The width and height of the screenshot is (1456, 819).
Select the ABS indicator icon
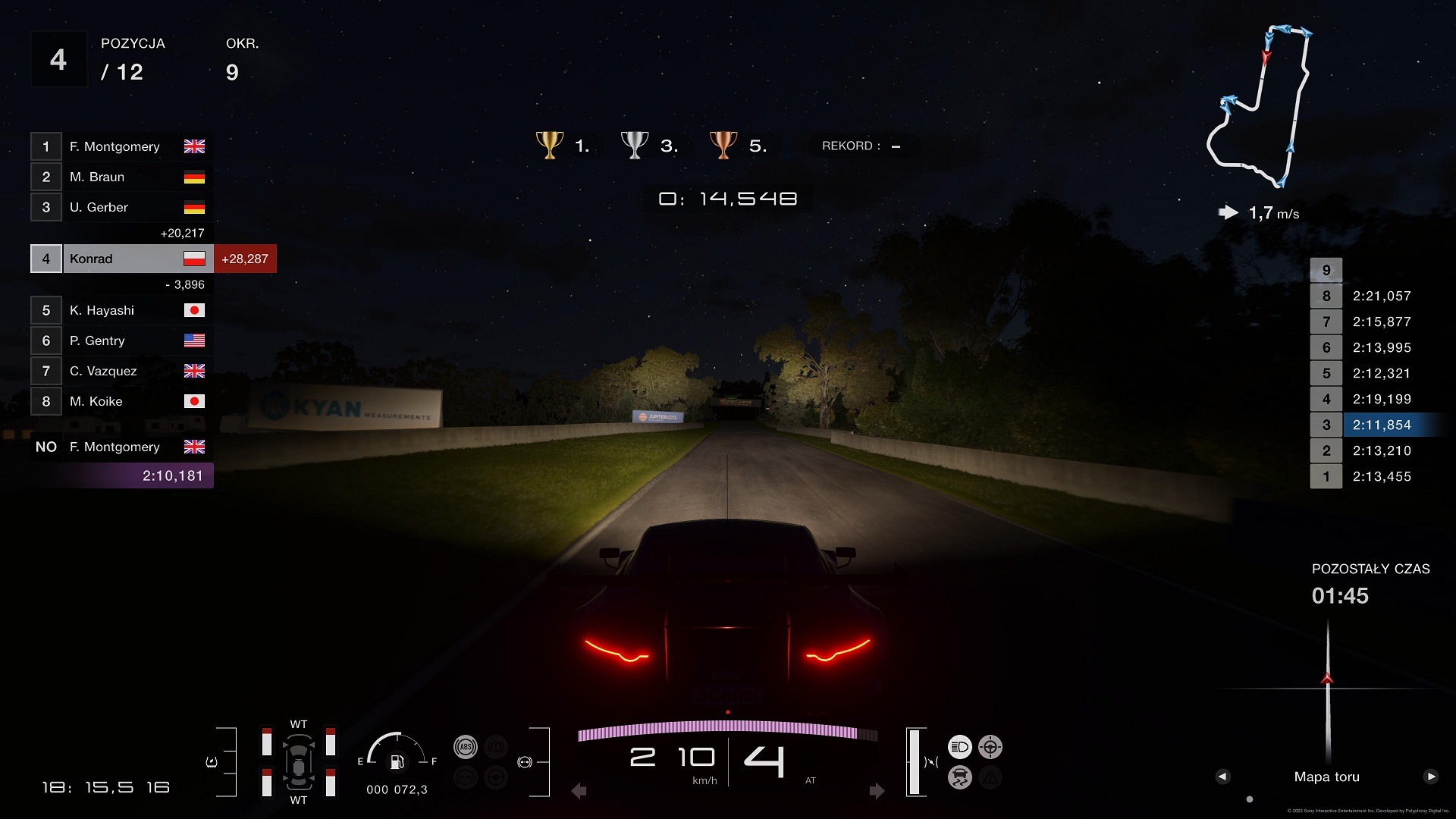(466, 747)
